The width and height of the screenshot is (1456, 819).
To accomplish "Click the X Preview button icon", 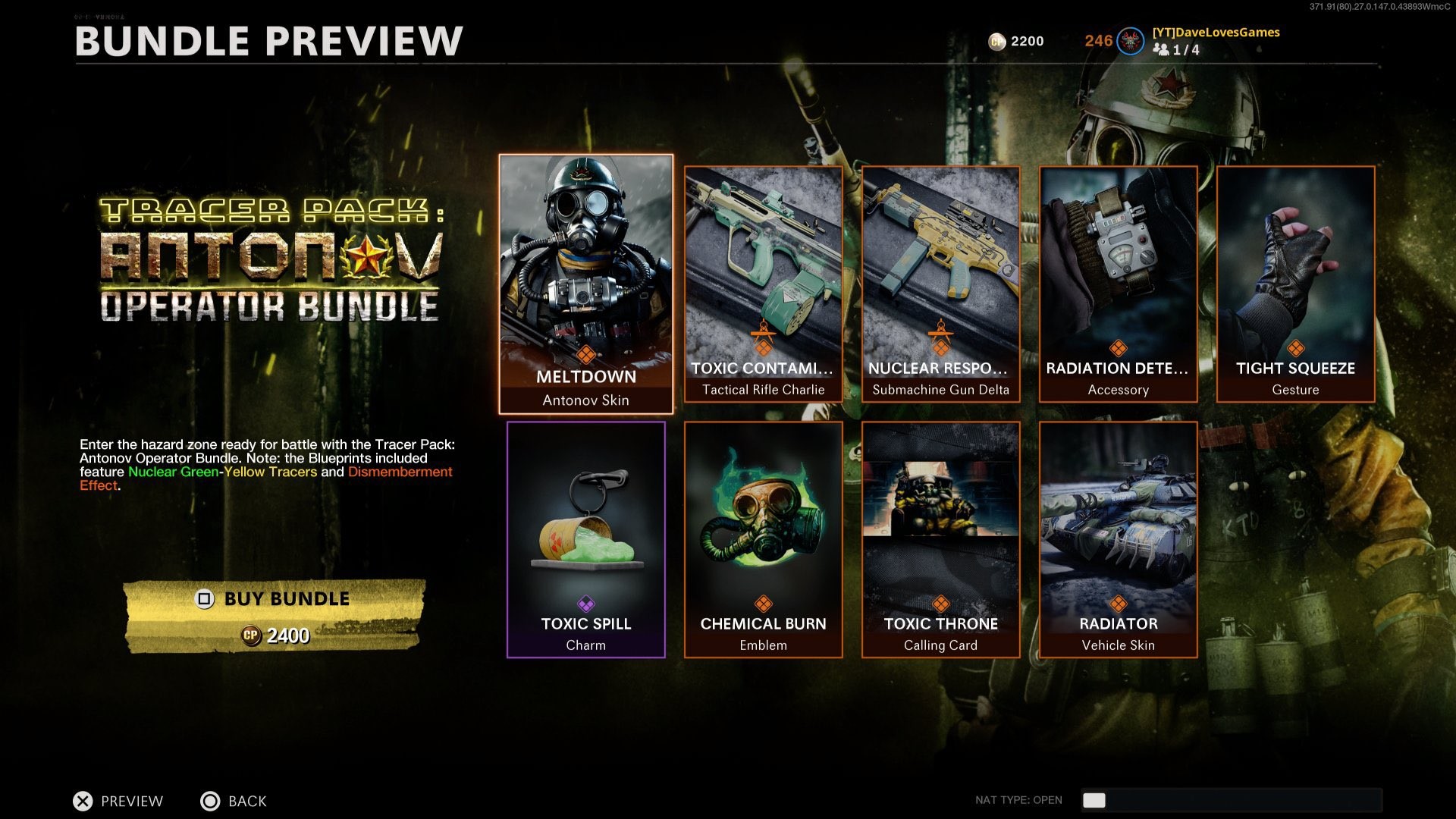I will (83, 801).
